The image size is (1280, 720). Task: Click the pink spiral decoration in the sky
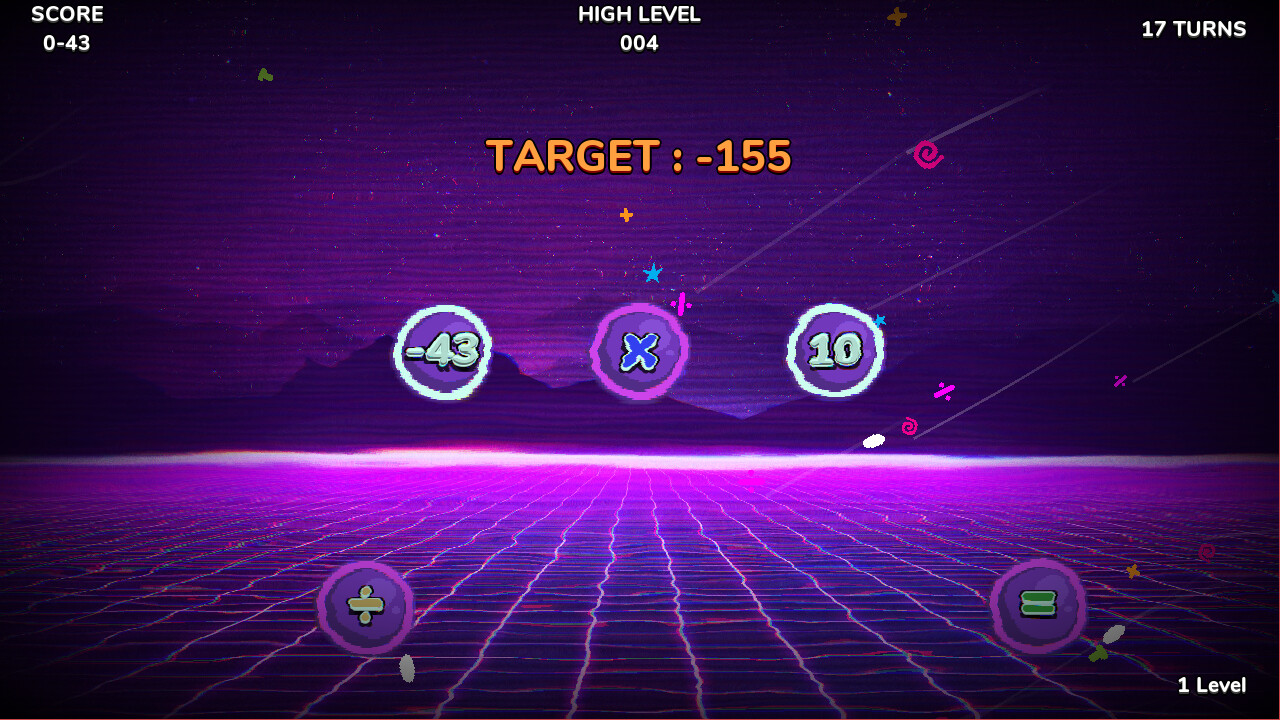[926, 155]
